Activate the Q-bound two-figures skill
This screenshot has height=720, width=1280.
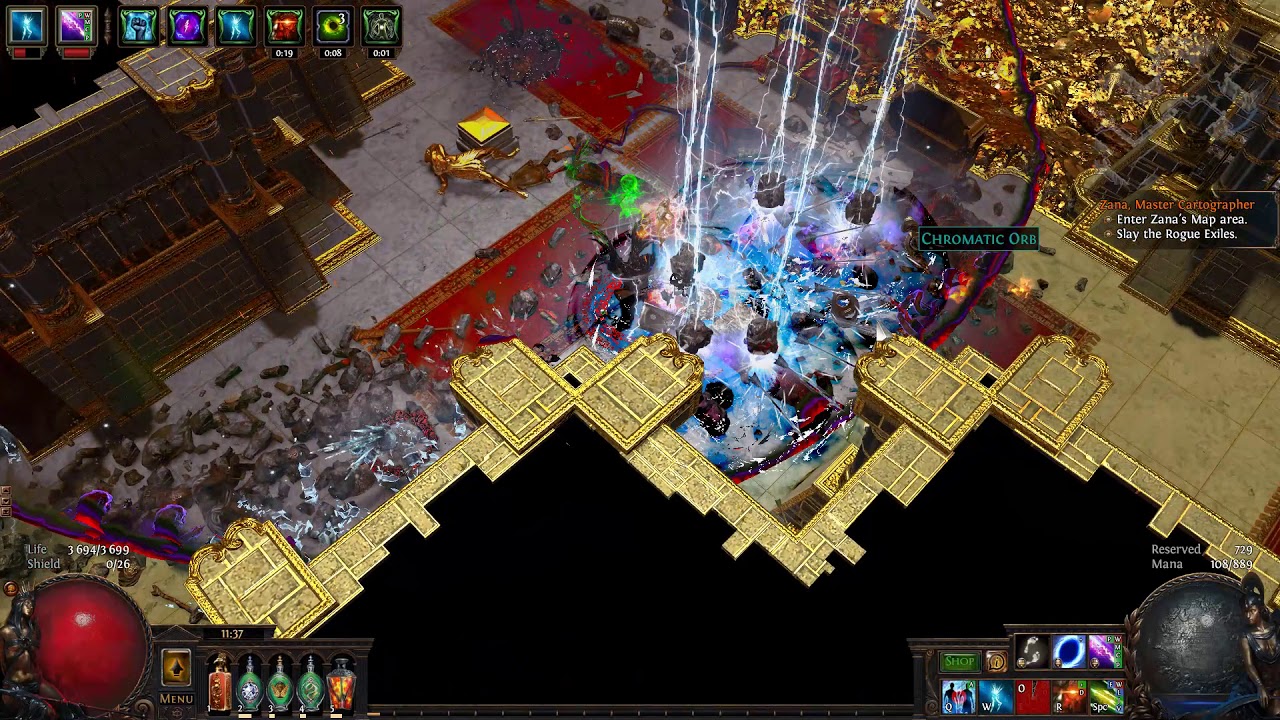[x=958, y=696]
